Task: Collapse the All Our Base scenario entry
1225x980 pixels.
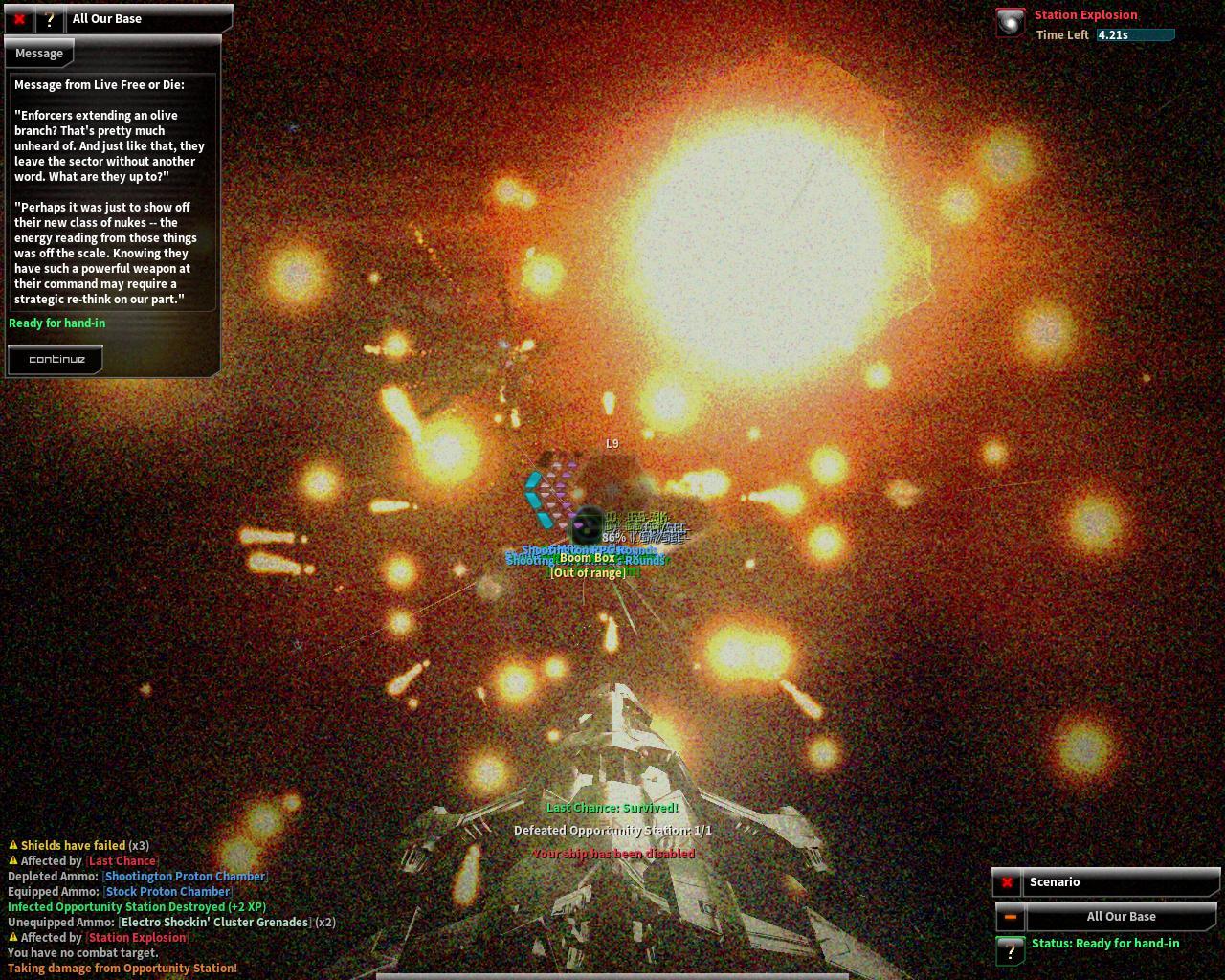Action: (1010, 917)
